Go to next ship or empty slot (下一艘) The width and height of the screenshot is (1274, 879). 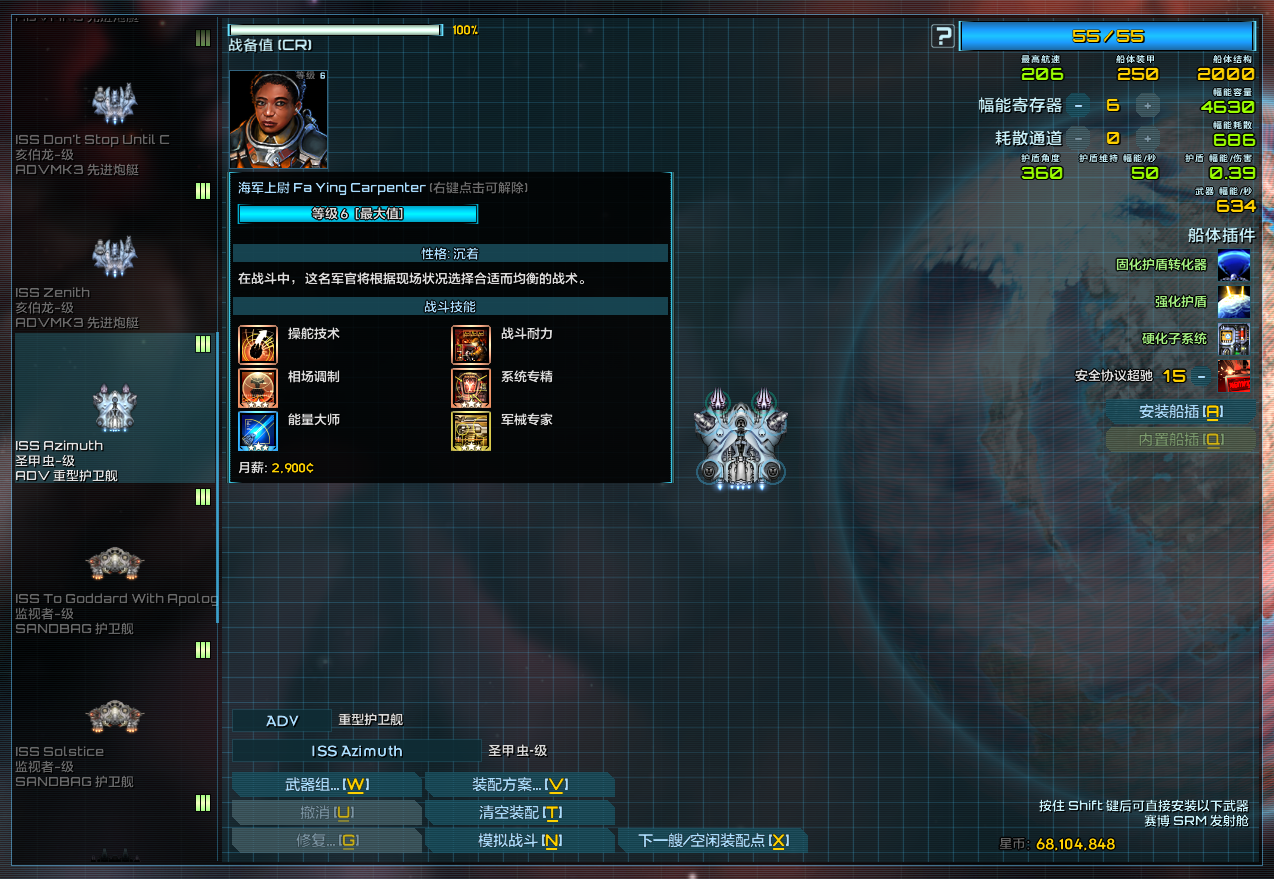point(712,841)
